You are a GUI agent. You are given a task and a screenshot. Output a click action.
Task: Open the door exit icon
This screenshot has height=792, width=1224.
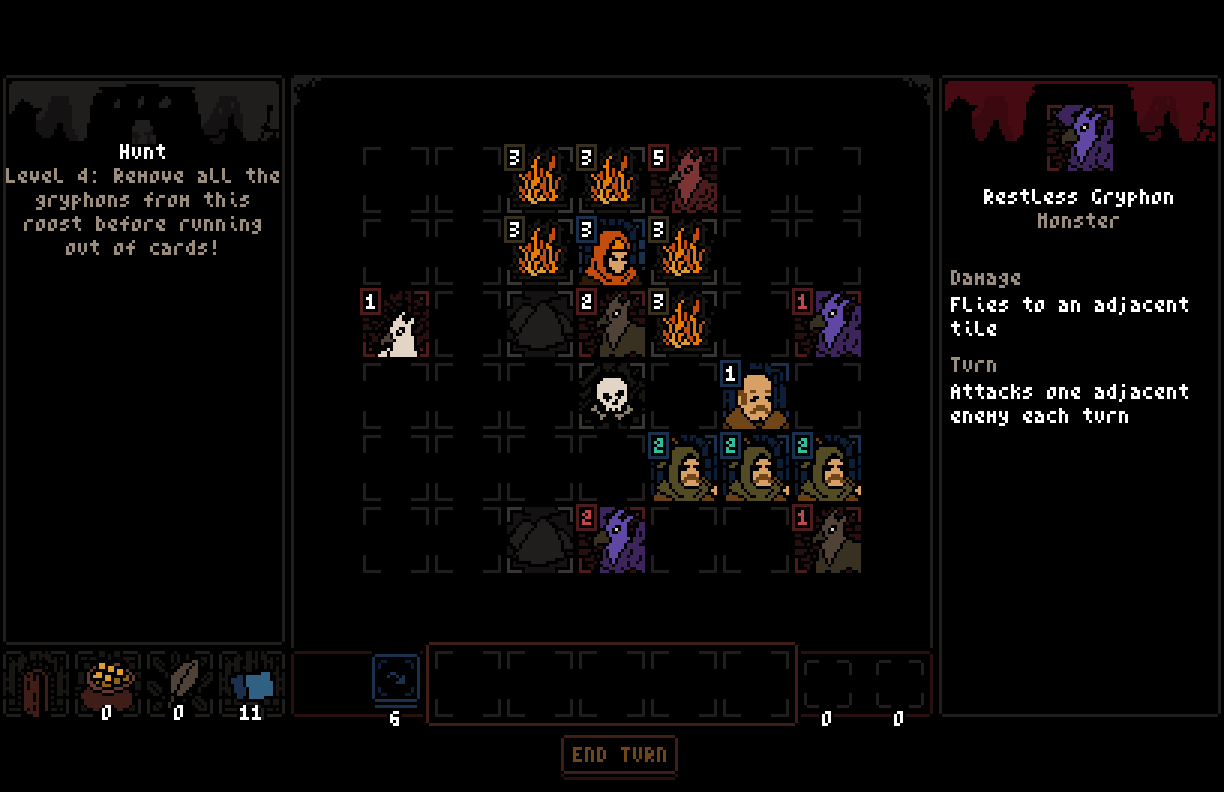click(x=36, y=687)
